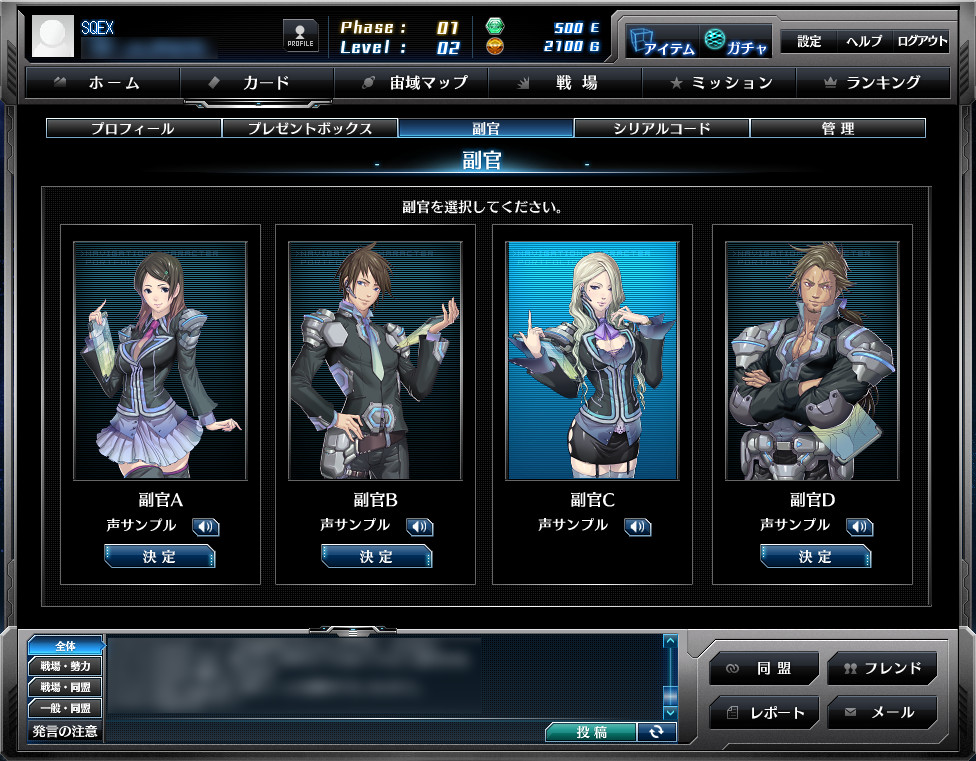This screenshot has height=761, width=976.
Task: Play 副官A's voice sample speaker icon
Action: [205, 527]
